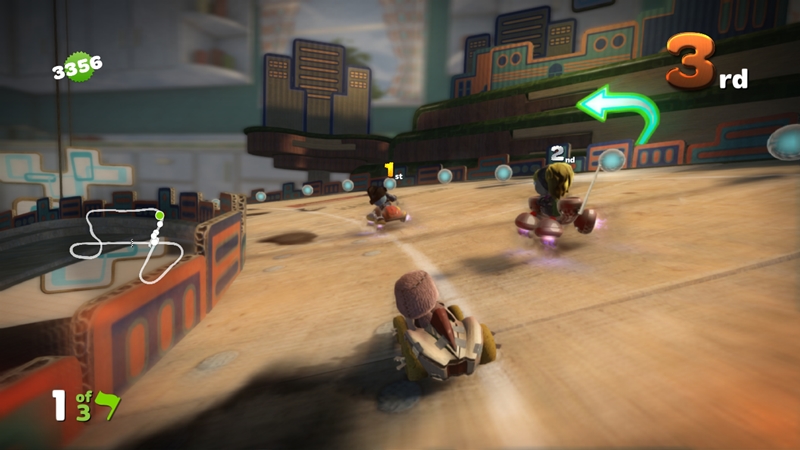Click the white 2nd place racer marker
Screen dimensions: 800x450
[x=561, y=154]
